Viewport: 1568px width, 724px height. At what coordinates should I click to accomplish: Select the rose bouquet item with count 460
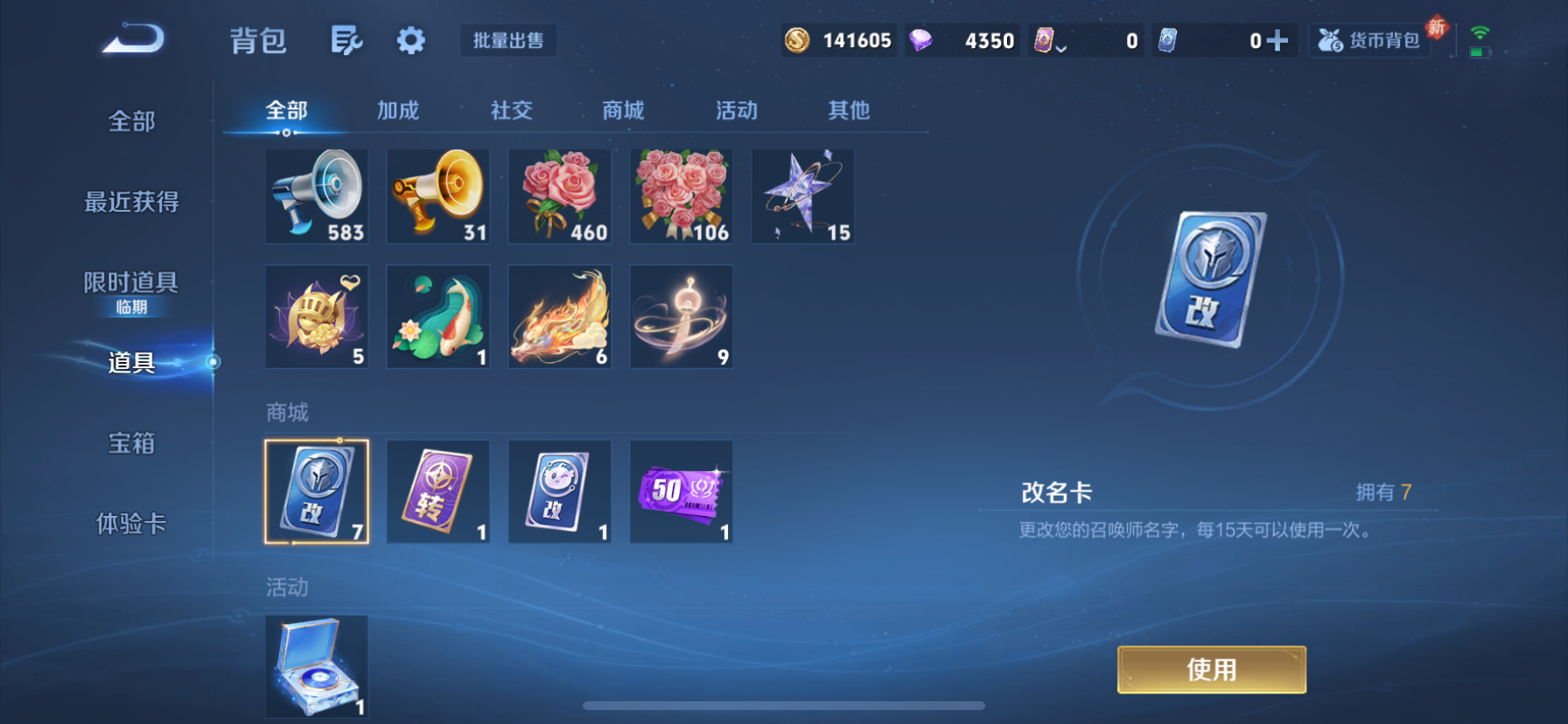(x=560, y=196)
